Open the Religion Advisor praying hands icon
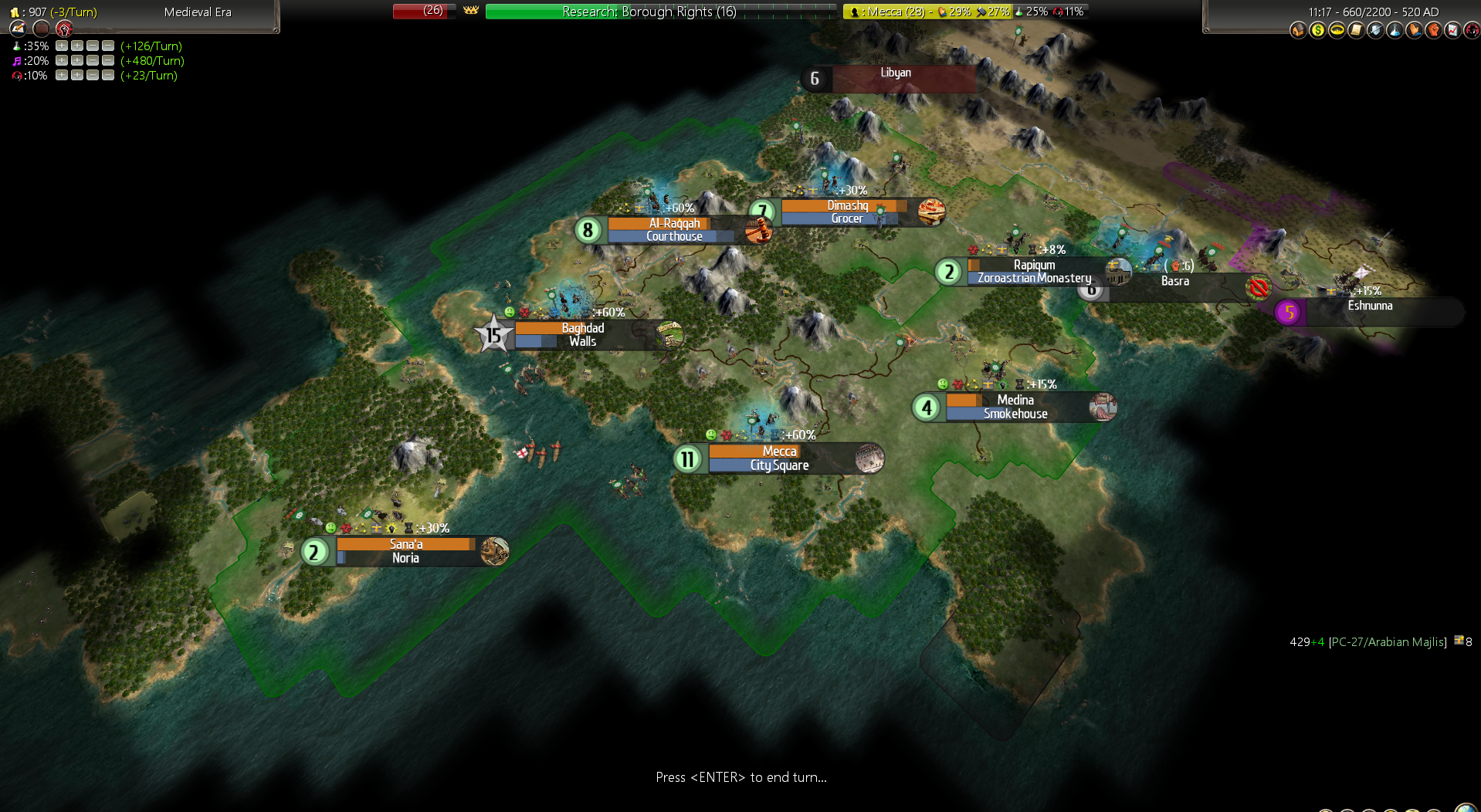Screen dimensions: 1481x812 [x=1414, y=30]
